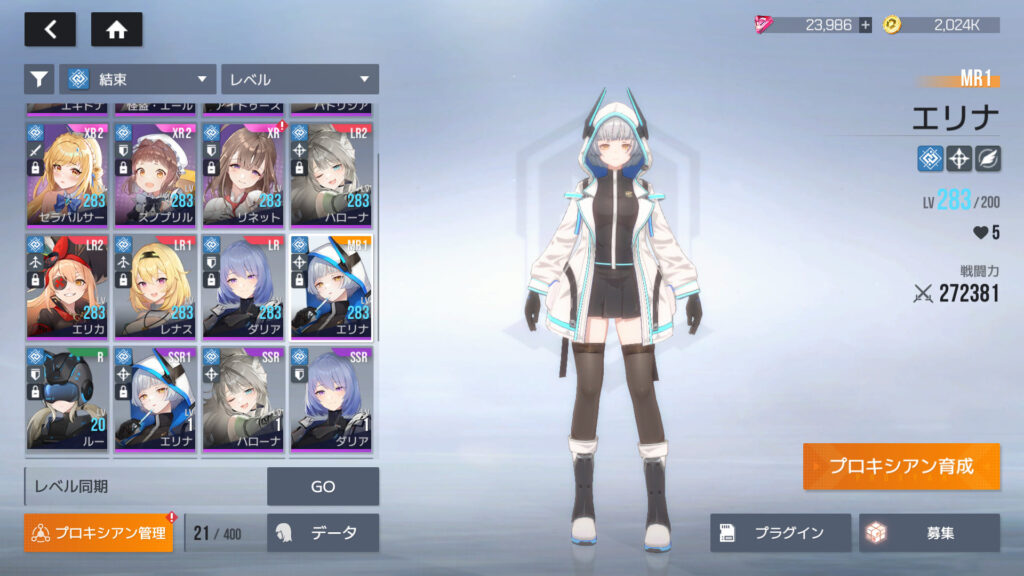Open プロキシアン管理 management
The height and width of the screenshot is (576, 1024).
pos(98,533)
